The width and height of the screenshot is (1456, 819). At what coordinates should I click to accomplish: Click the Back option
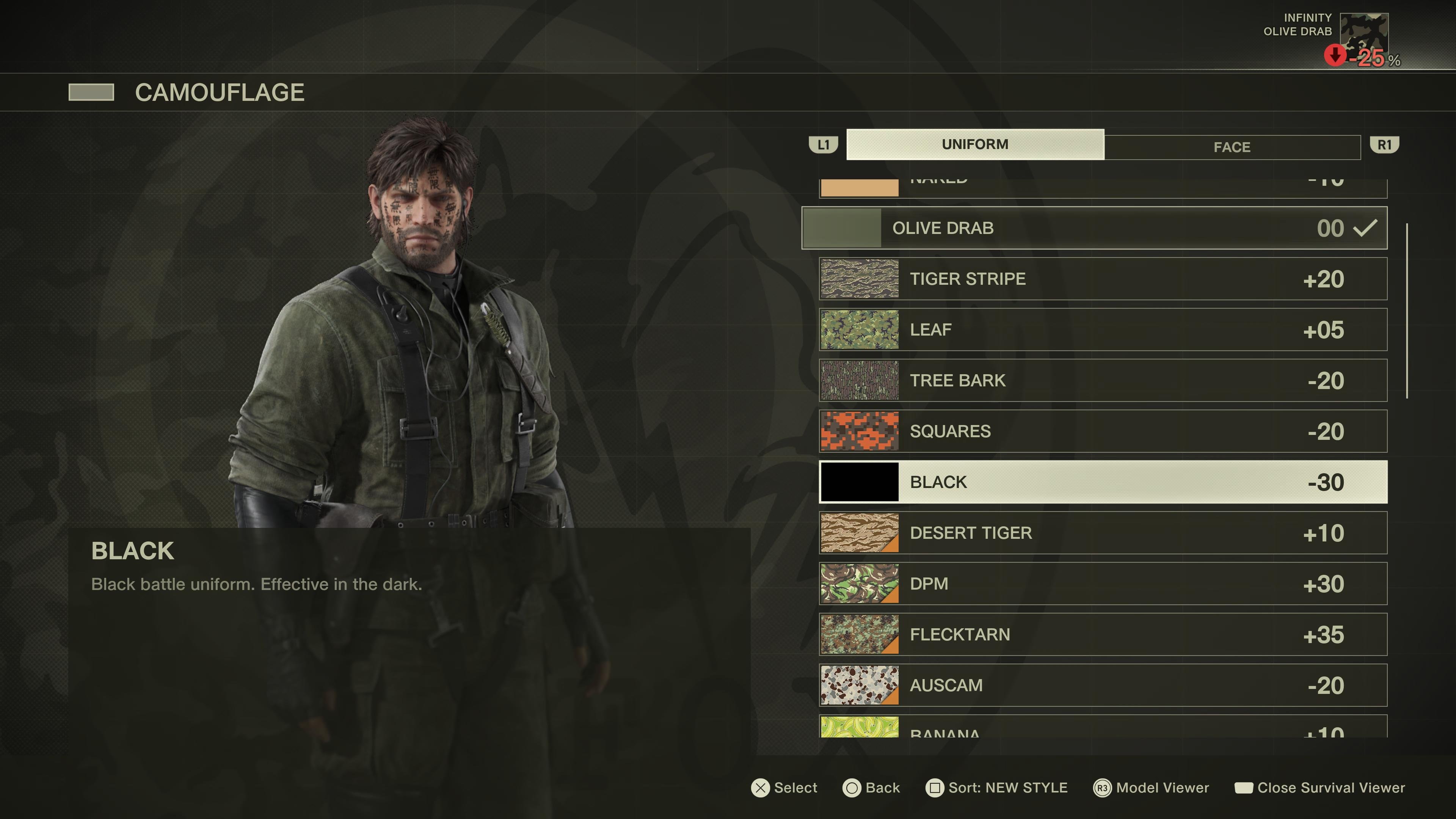[x=871, y=788]
